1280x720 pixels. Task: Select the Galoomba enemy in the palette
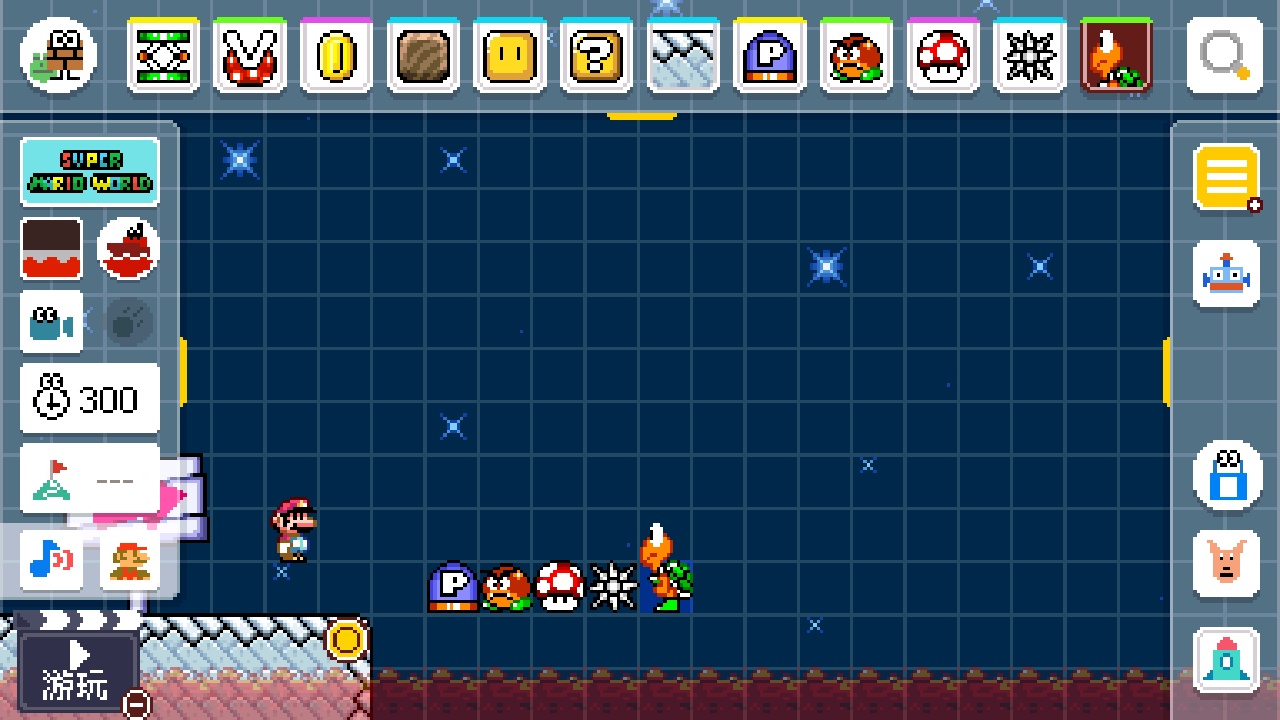pyautogui.click(x=856, y=55)
